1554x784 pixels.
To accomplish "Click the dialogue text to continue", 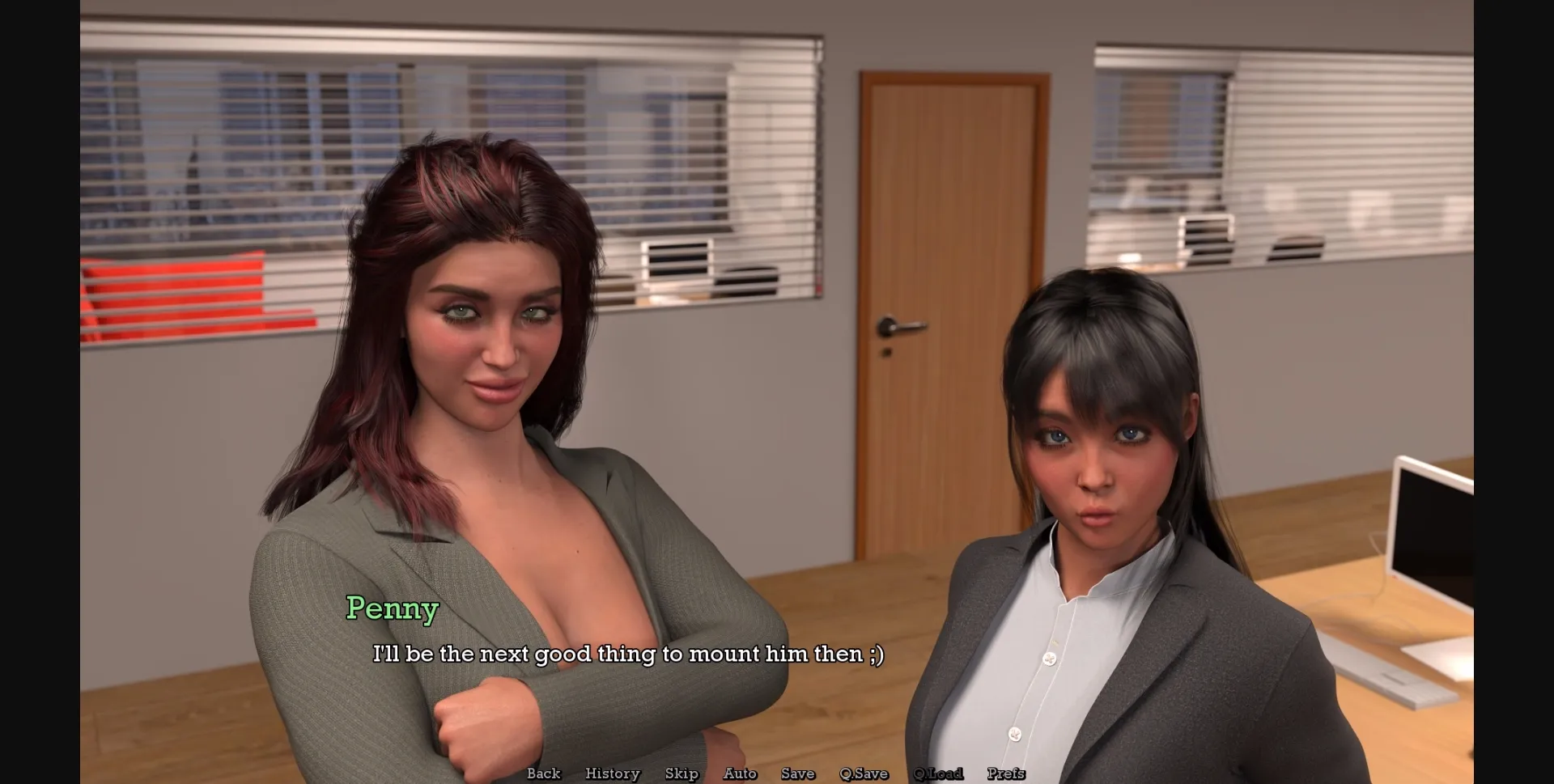I will point(630,654).
